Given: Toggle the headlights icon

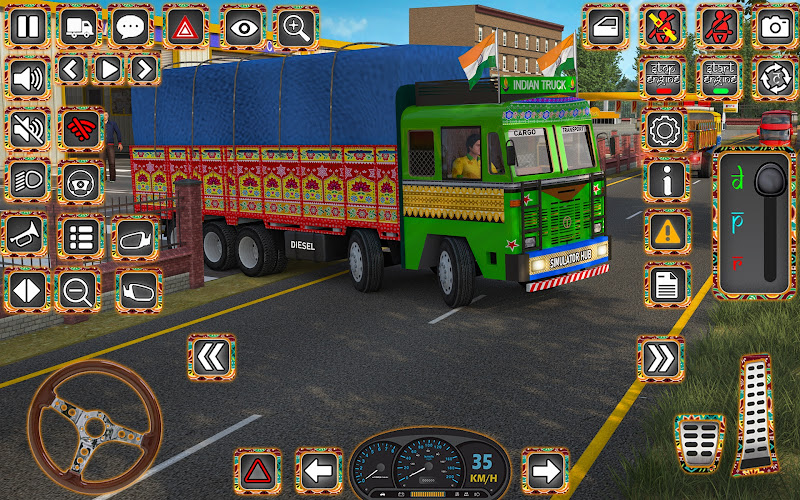Looking at the screenshot, I should pos(30,181).
